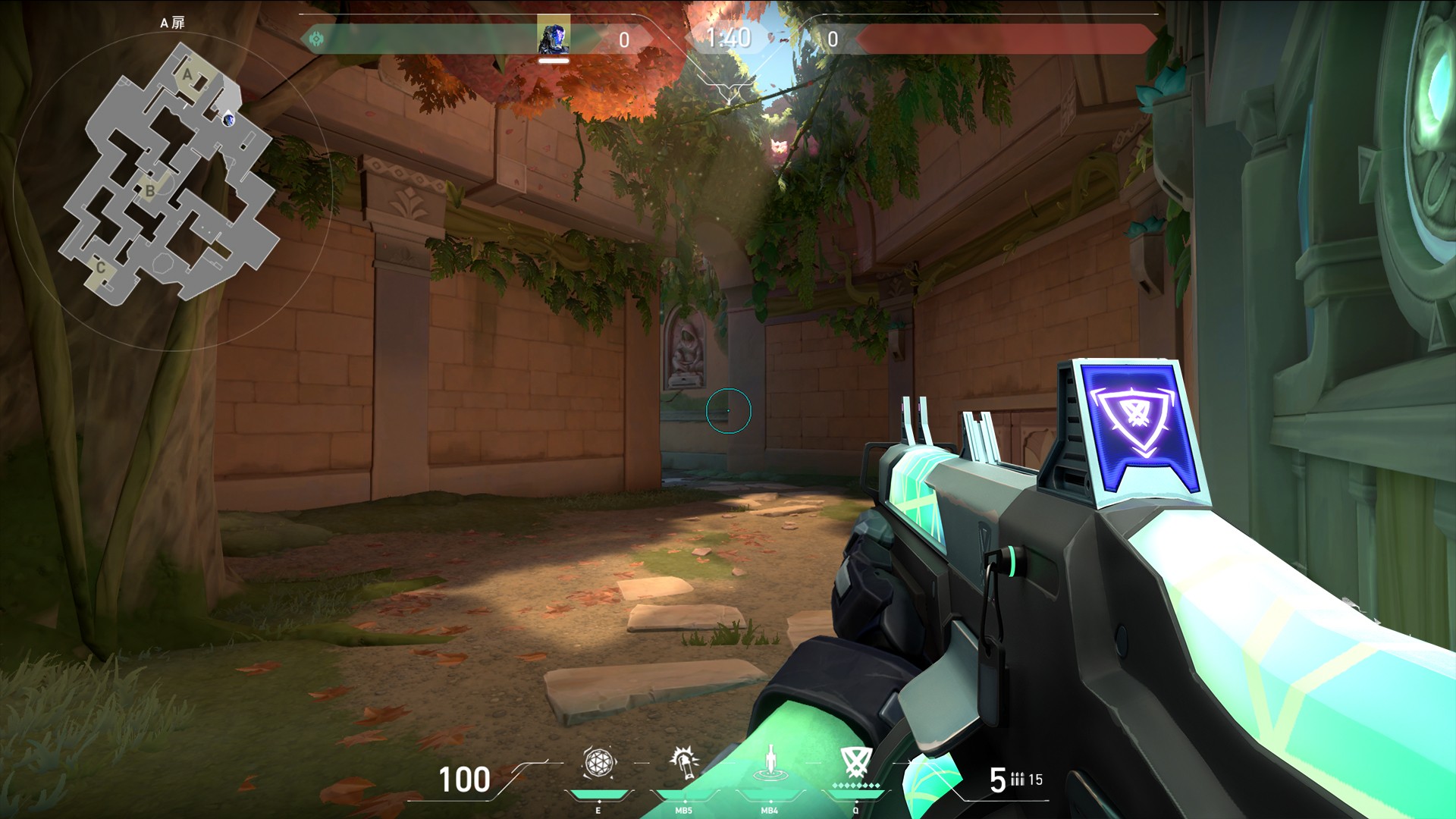The image size is (1456, 819).
Task: Click your player marker on the minimap
Action: pos(228,120)
